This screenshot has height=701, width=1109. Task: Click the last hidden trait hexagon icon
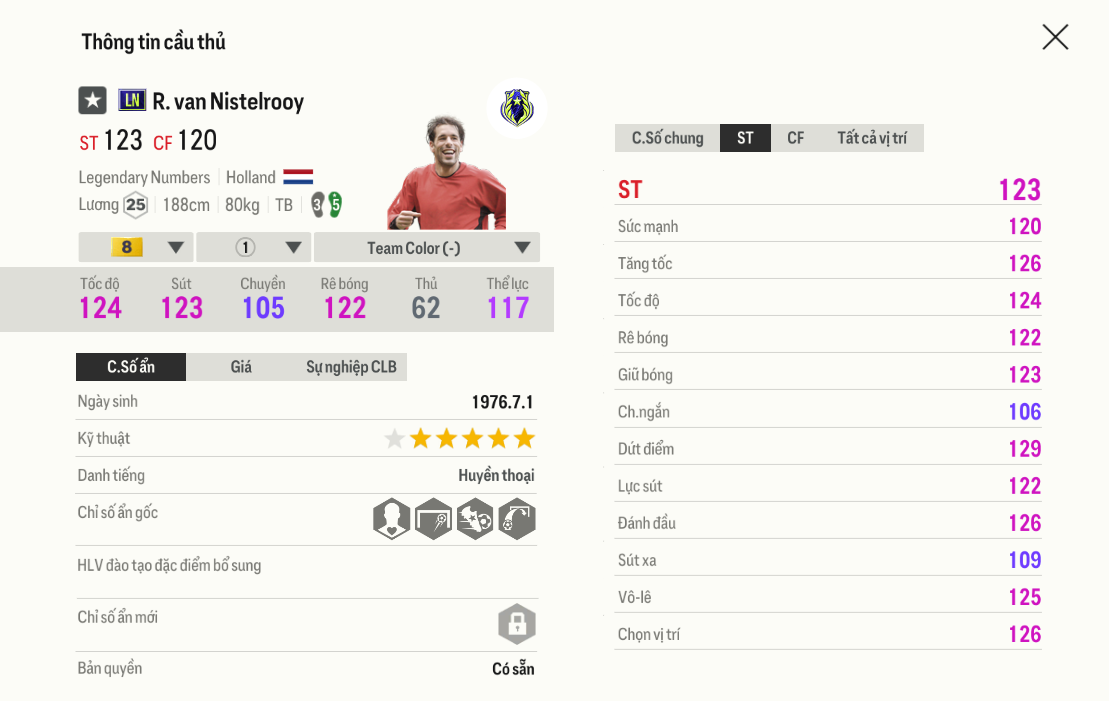[517, 519]
